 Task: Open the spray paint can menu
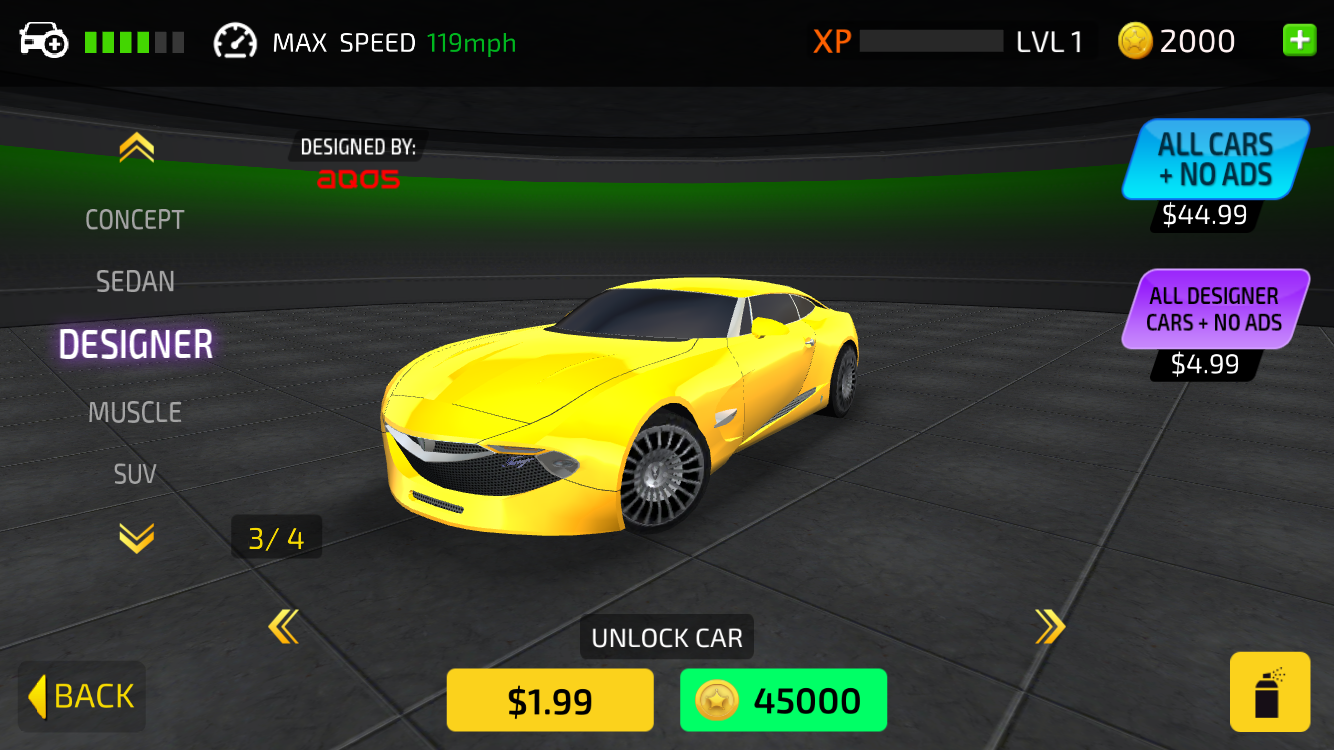tap(1269, 692)
